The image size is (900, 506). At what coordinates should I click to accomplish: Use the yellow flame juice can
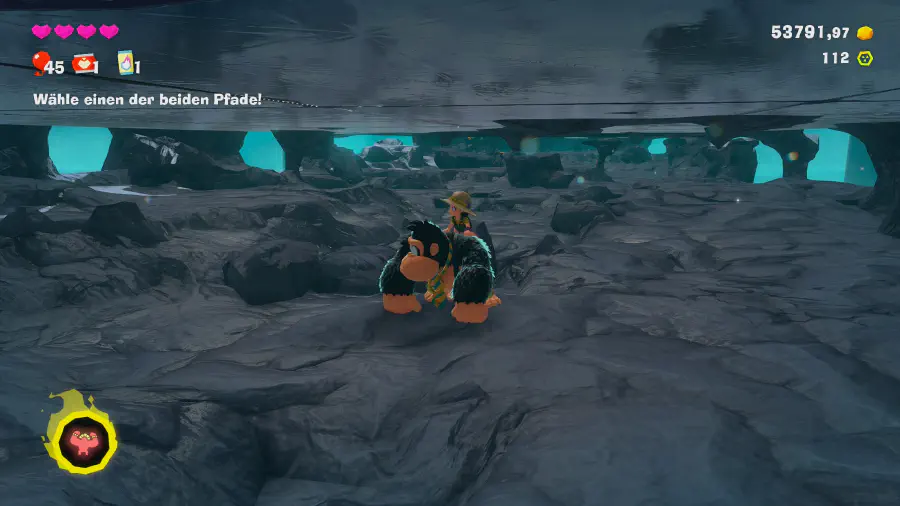(126, 64)
